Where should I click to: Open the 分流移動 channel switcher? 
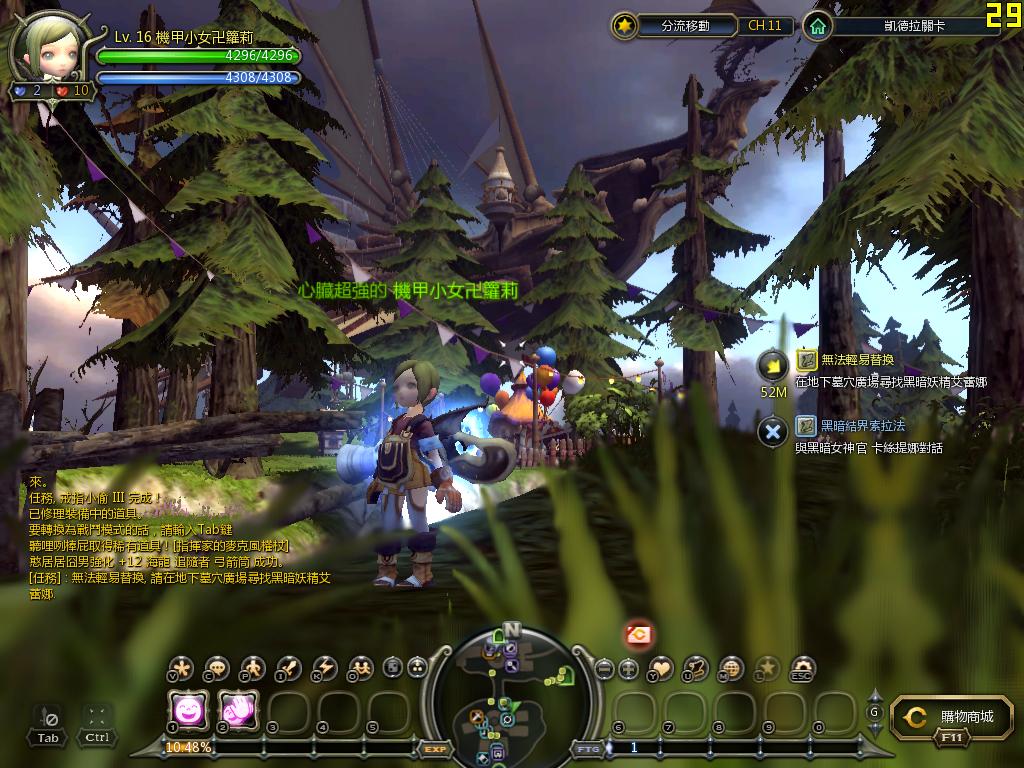[x=685, y=26]
